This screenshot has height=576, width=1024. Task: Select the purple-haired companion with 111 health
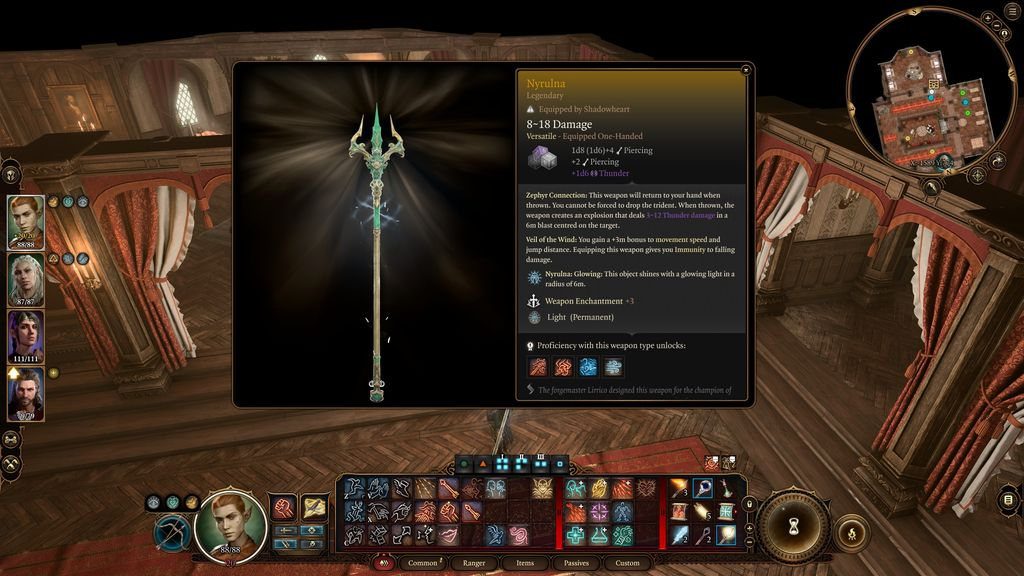coord(25,336)
